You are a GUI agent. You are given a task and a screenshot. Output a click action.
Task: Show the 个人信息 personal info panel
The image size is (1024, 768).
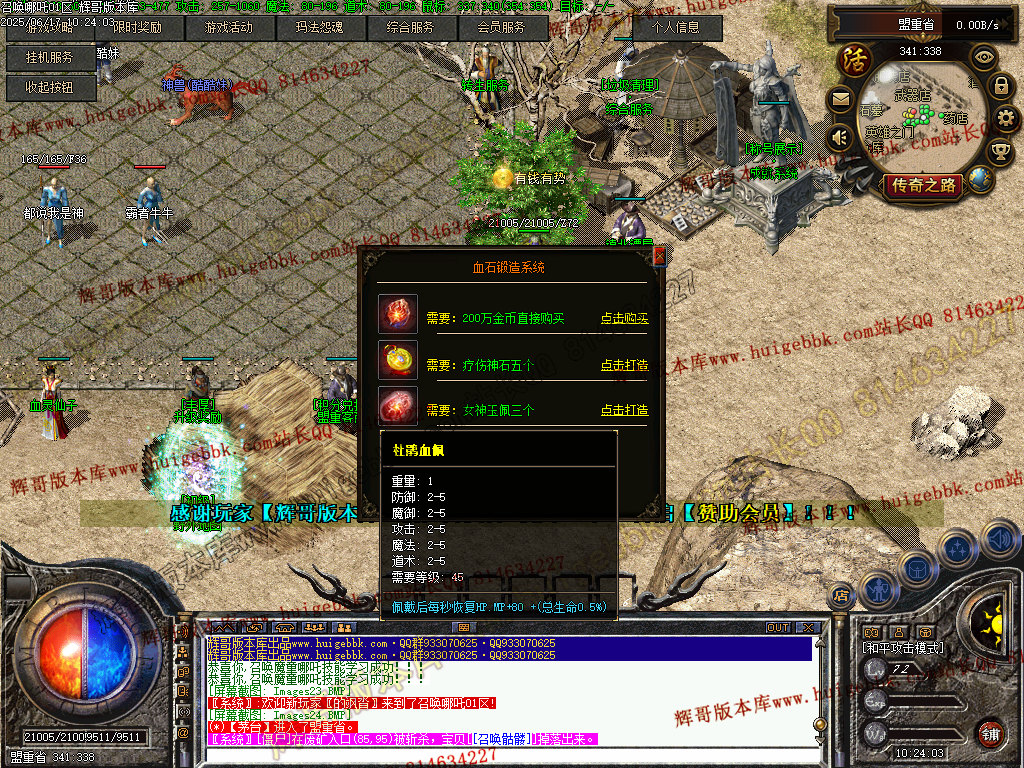click(678, 28)
